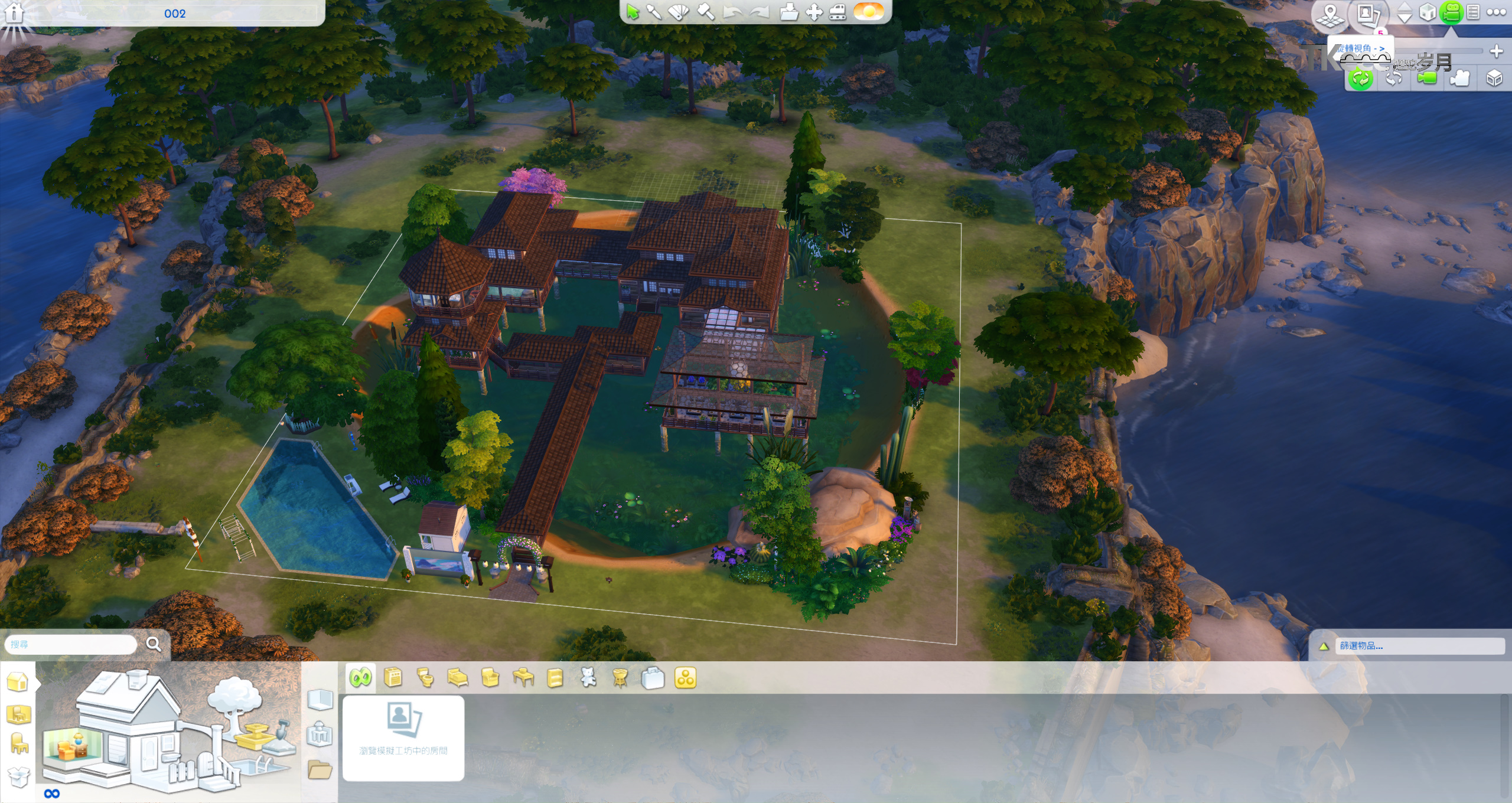The image size is (1512, 803).
Task: Open the lot info house icon
Action: point(14,13)
